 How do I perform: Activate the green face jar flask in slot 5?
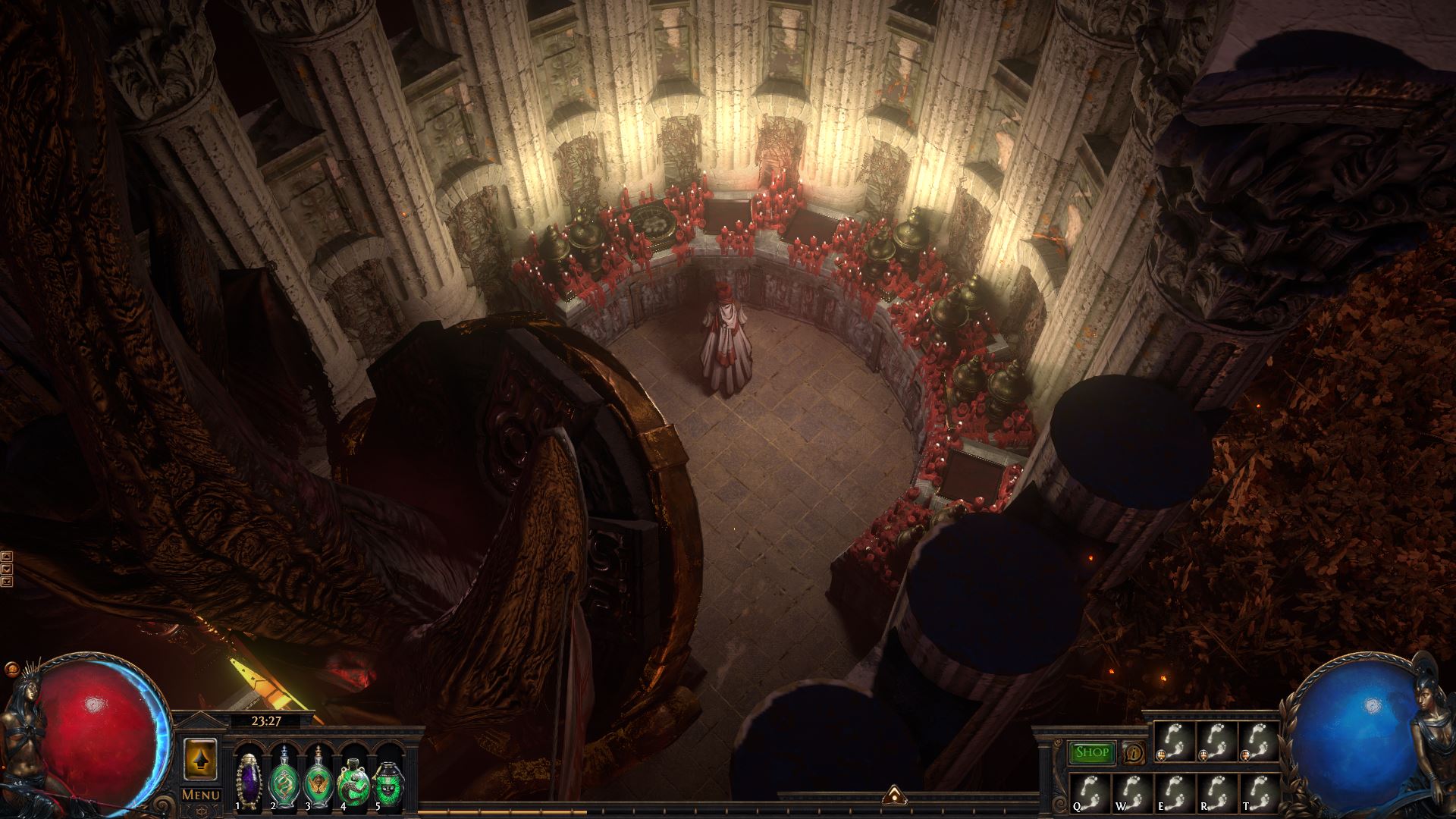click(388, 777)
